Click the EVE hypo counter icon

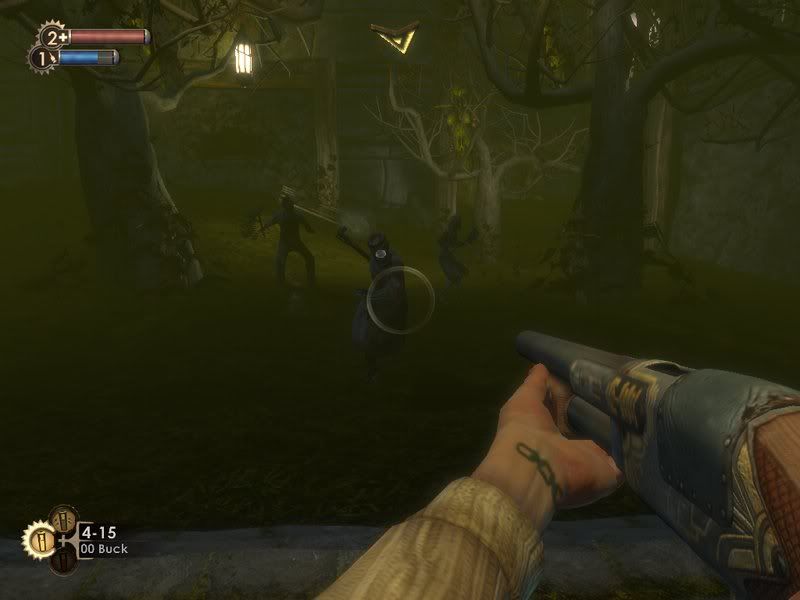coord(41,59)
